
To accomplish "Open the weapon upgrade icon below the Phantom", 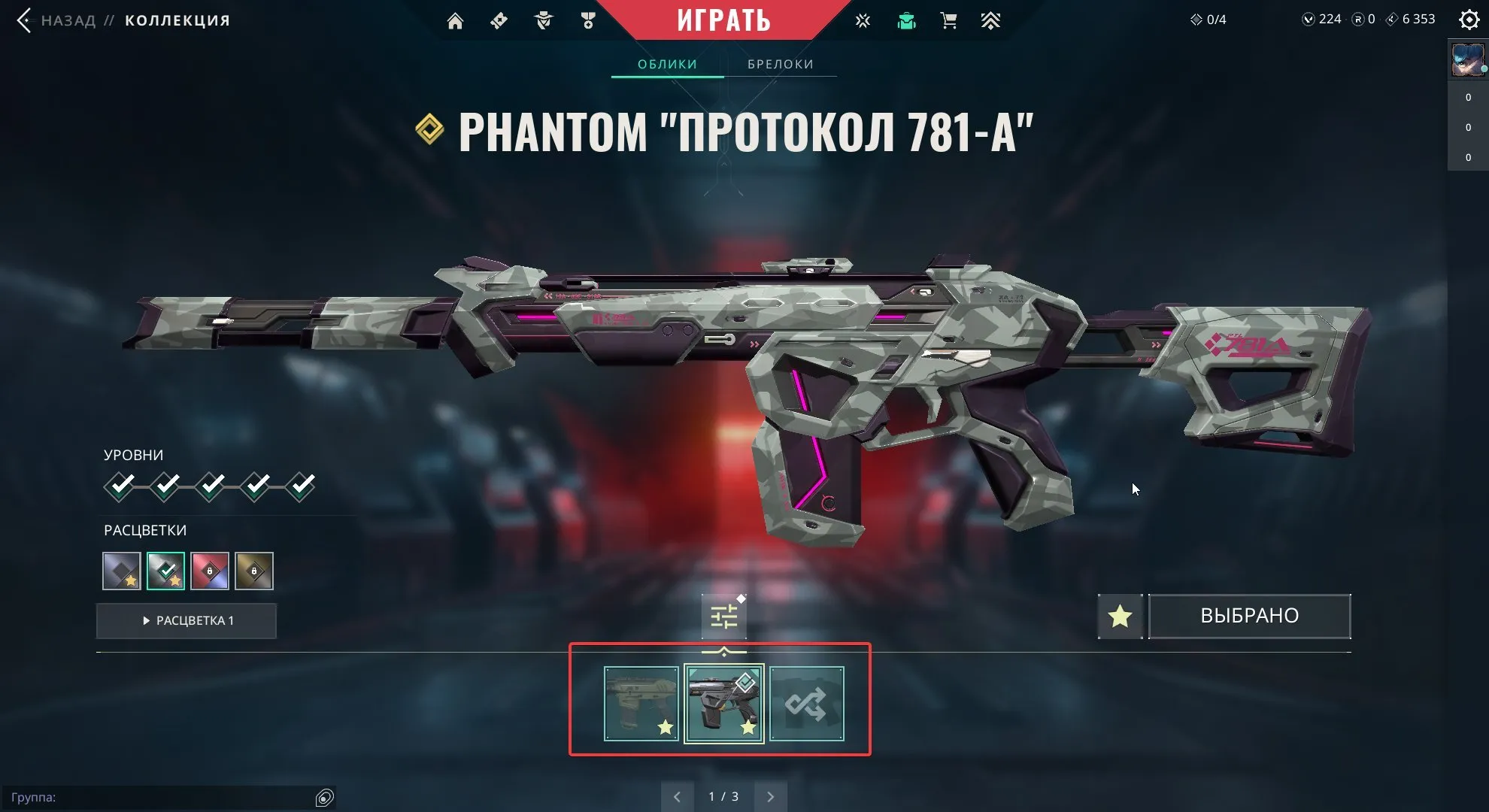I will point(723,615).
